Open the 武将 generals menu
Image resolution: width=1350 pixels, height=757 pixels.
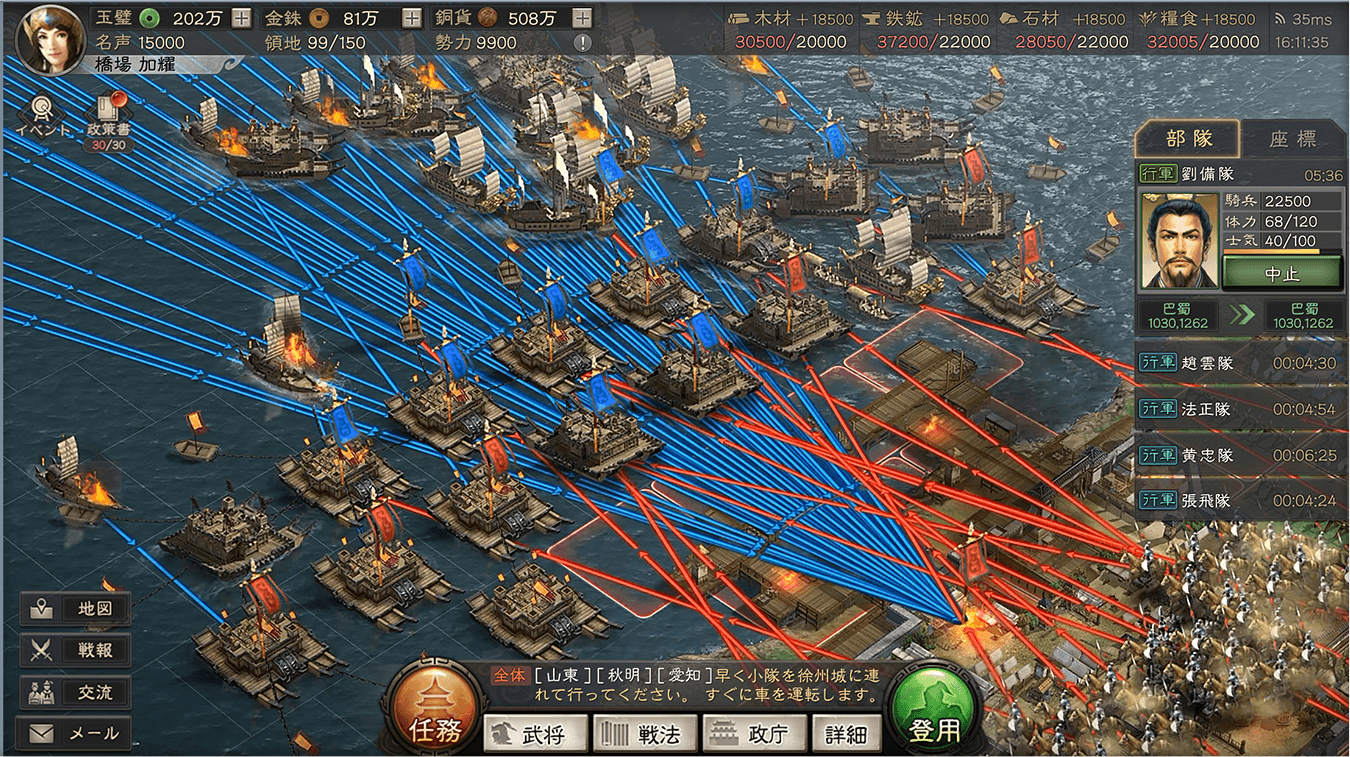[x=532, y=735]
